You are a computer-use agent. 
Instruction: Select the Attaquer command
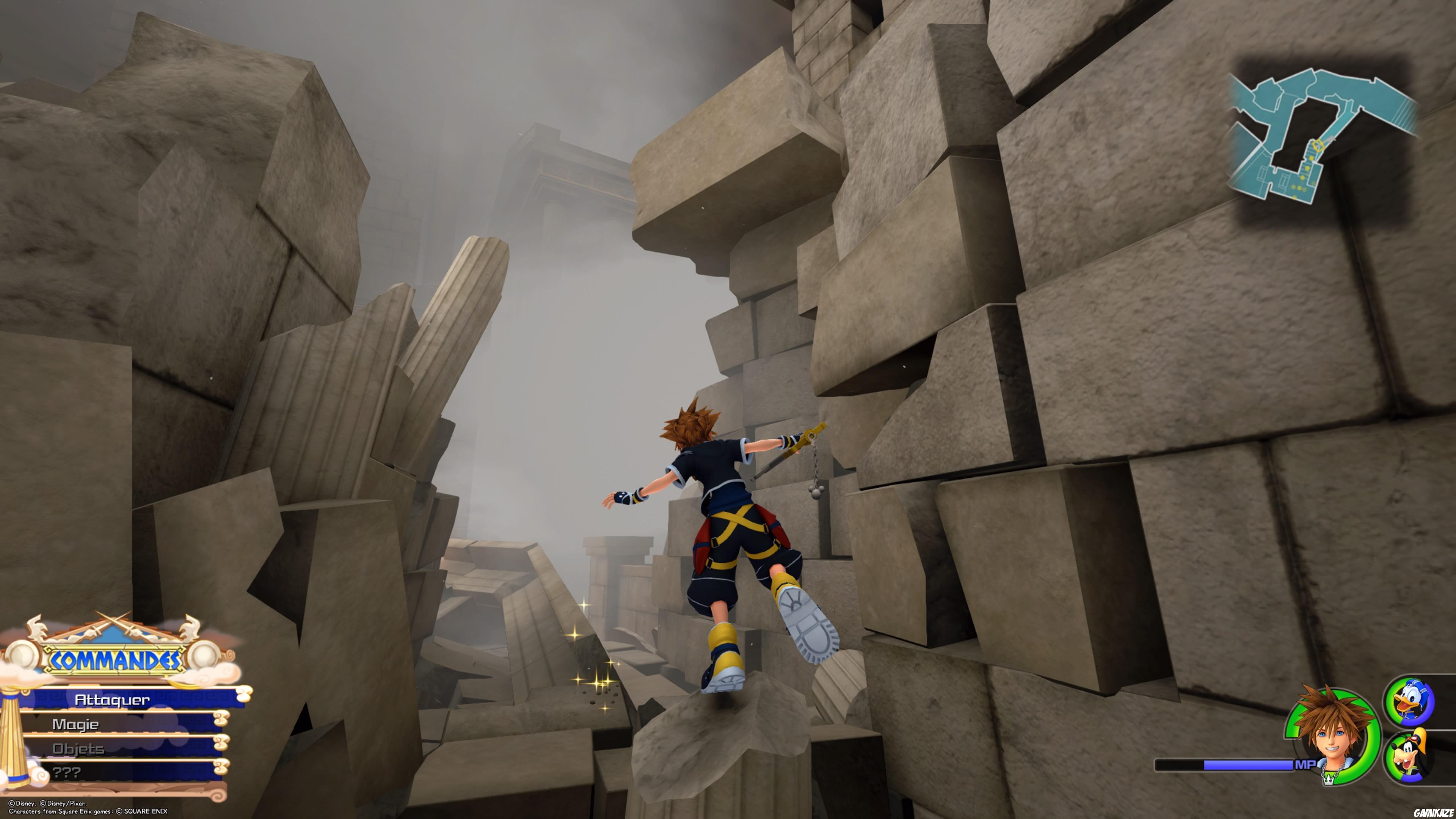coord(113,699)
